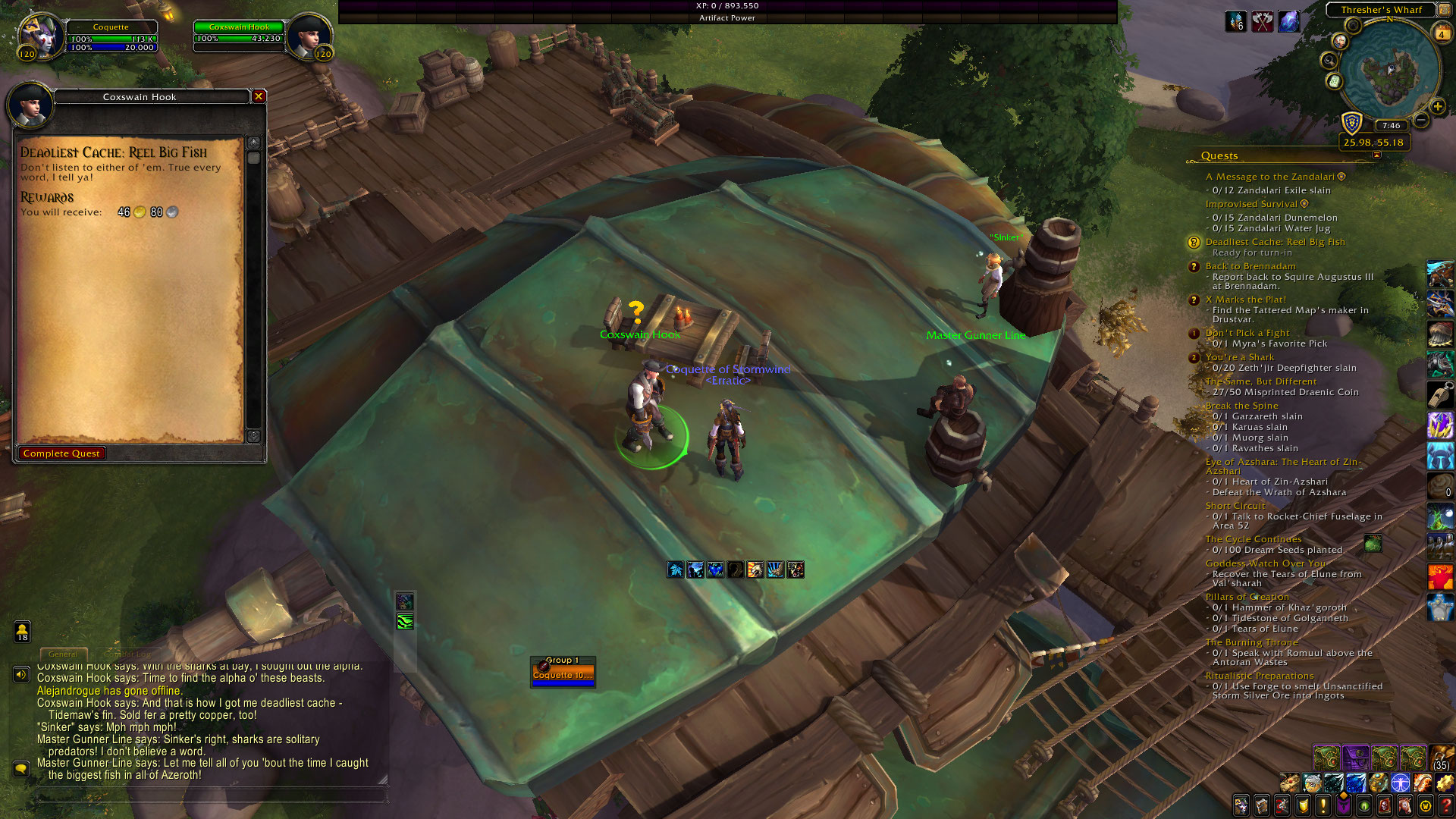Image resolution: width=1456 pixels, height=819 pixels.
Task: Click the Complete Quest button
Action: pos(61,453)
